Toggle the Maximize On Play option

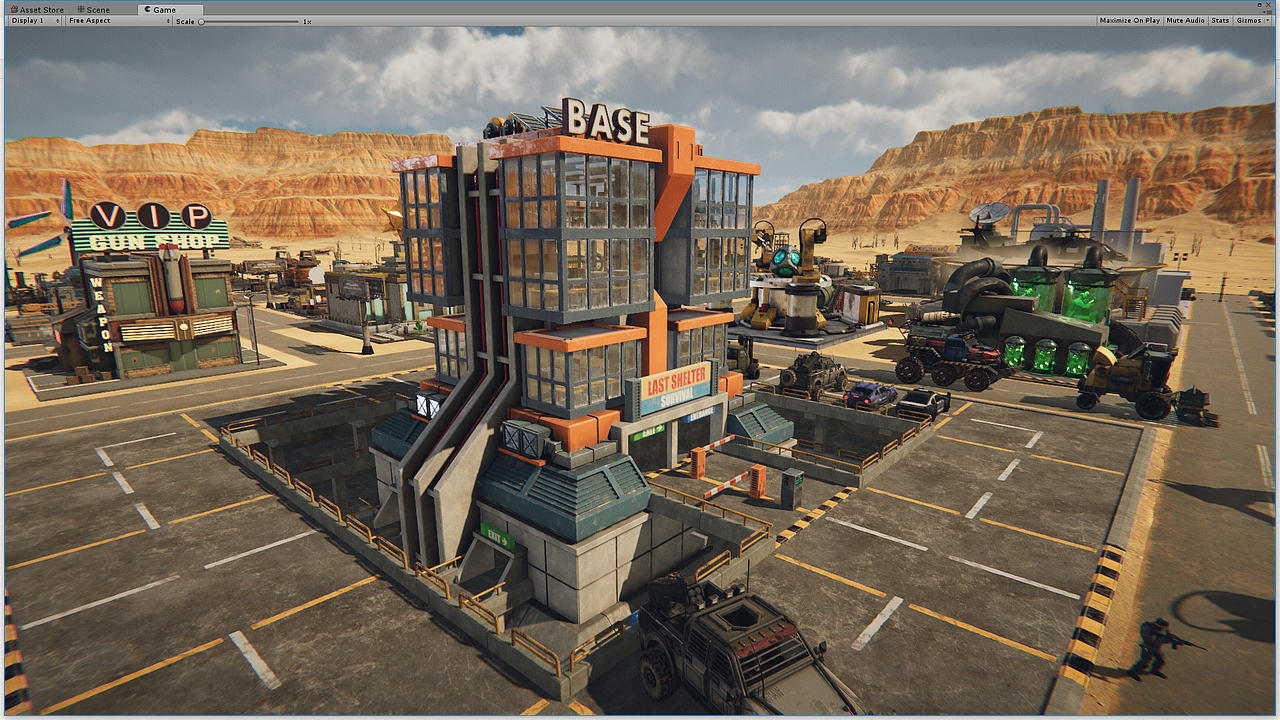tap(1129, 20)
